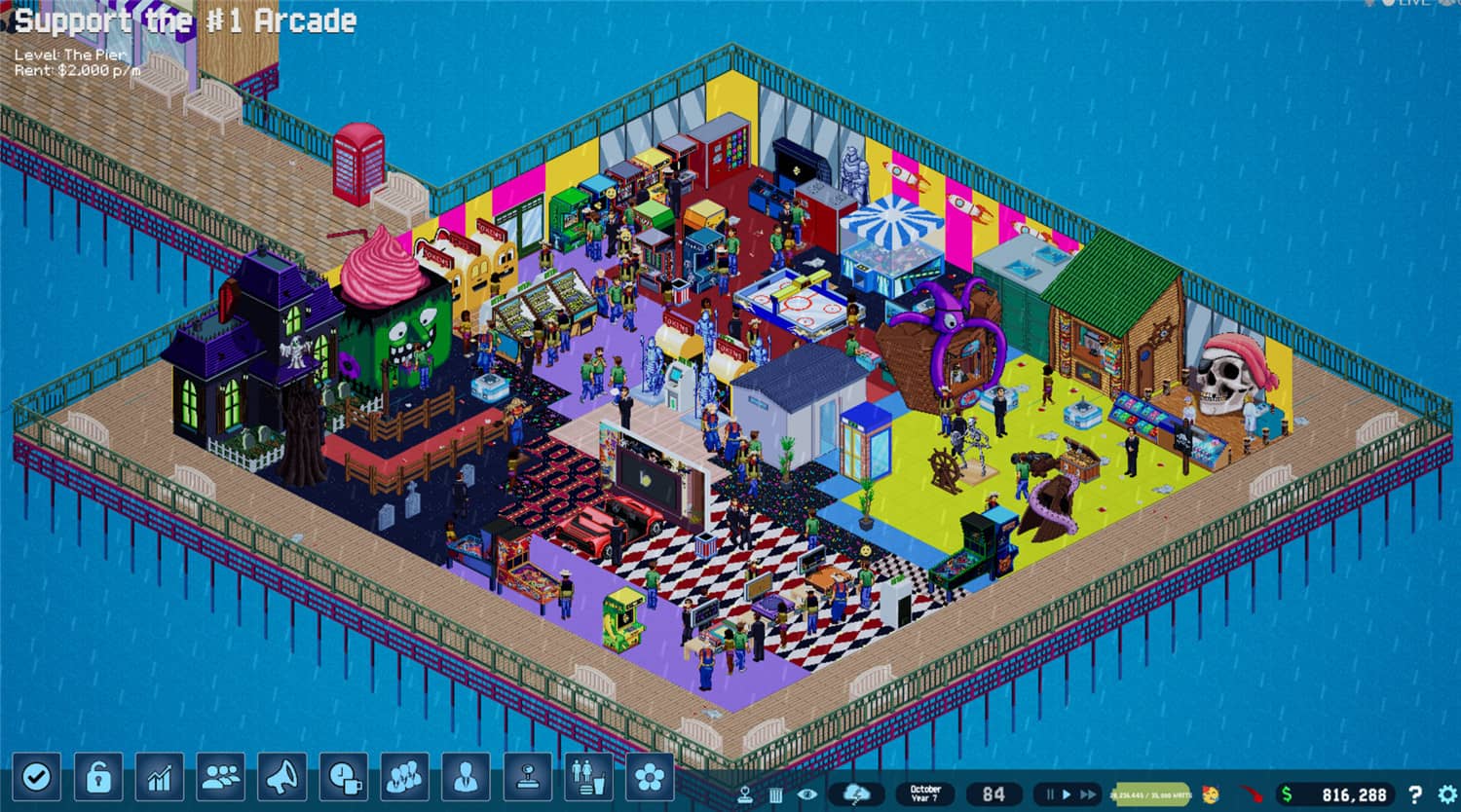This screenshot has width=1461, height=812.
Task: View the statistics graph icon
Action: [159, 776]
